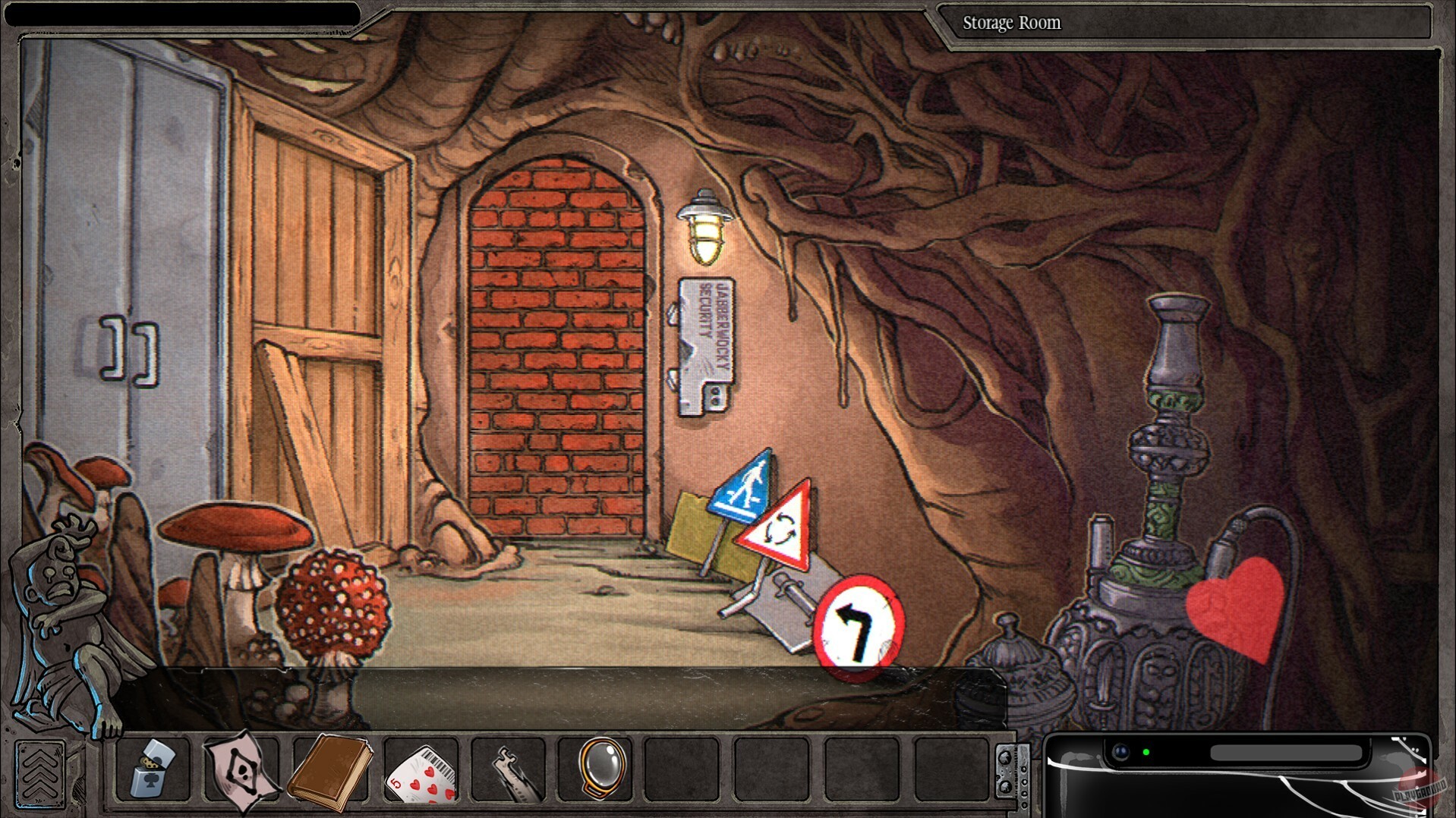The height and width of the screenshot is (818, 1456).
Task: Click the green power light on the phone
Action: coord(1146,753)
